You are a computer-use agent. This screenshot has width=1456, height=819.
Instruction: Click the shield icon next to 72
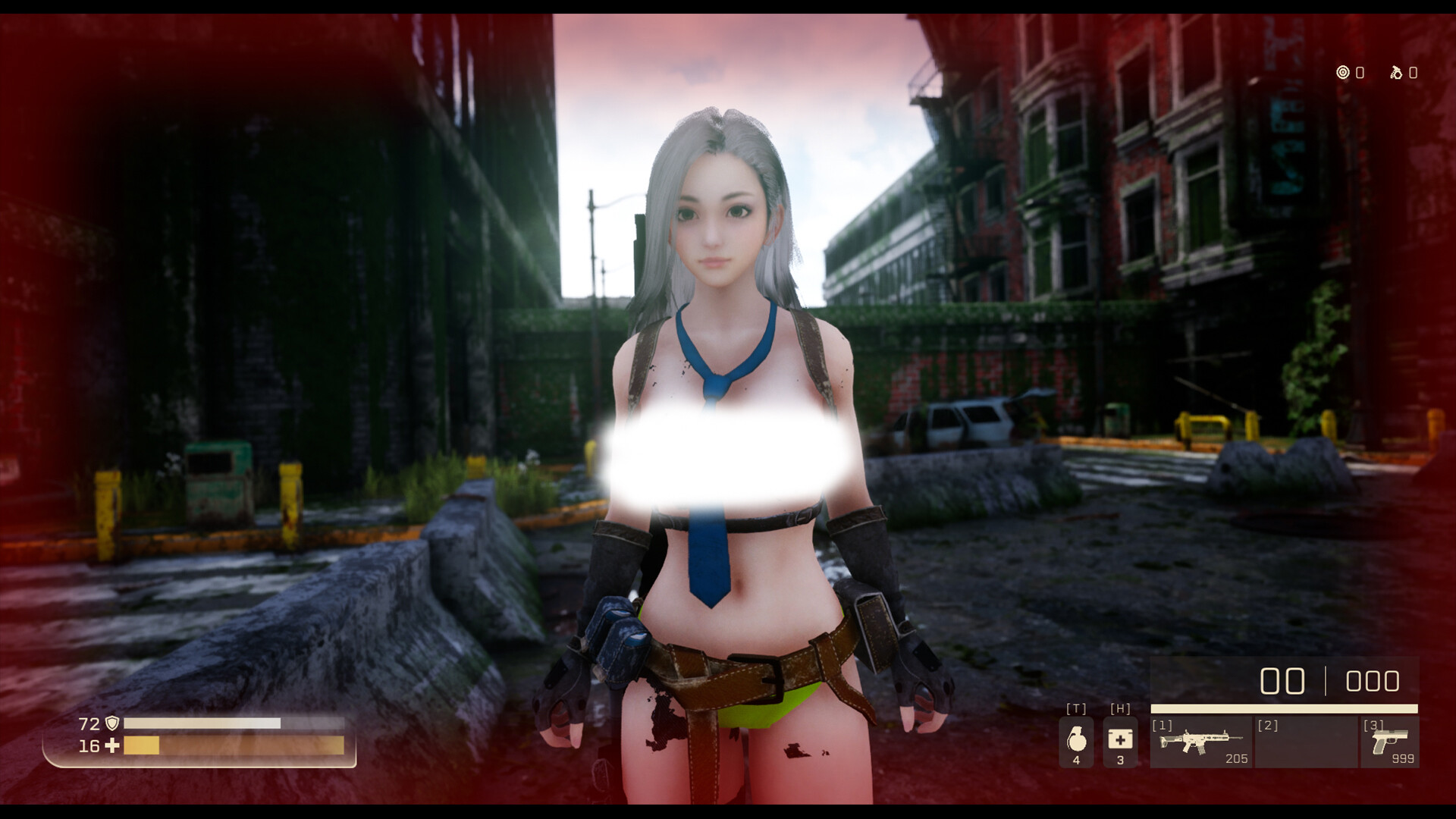click(112, 723)
